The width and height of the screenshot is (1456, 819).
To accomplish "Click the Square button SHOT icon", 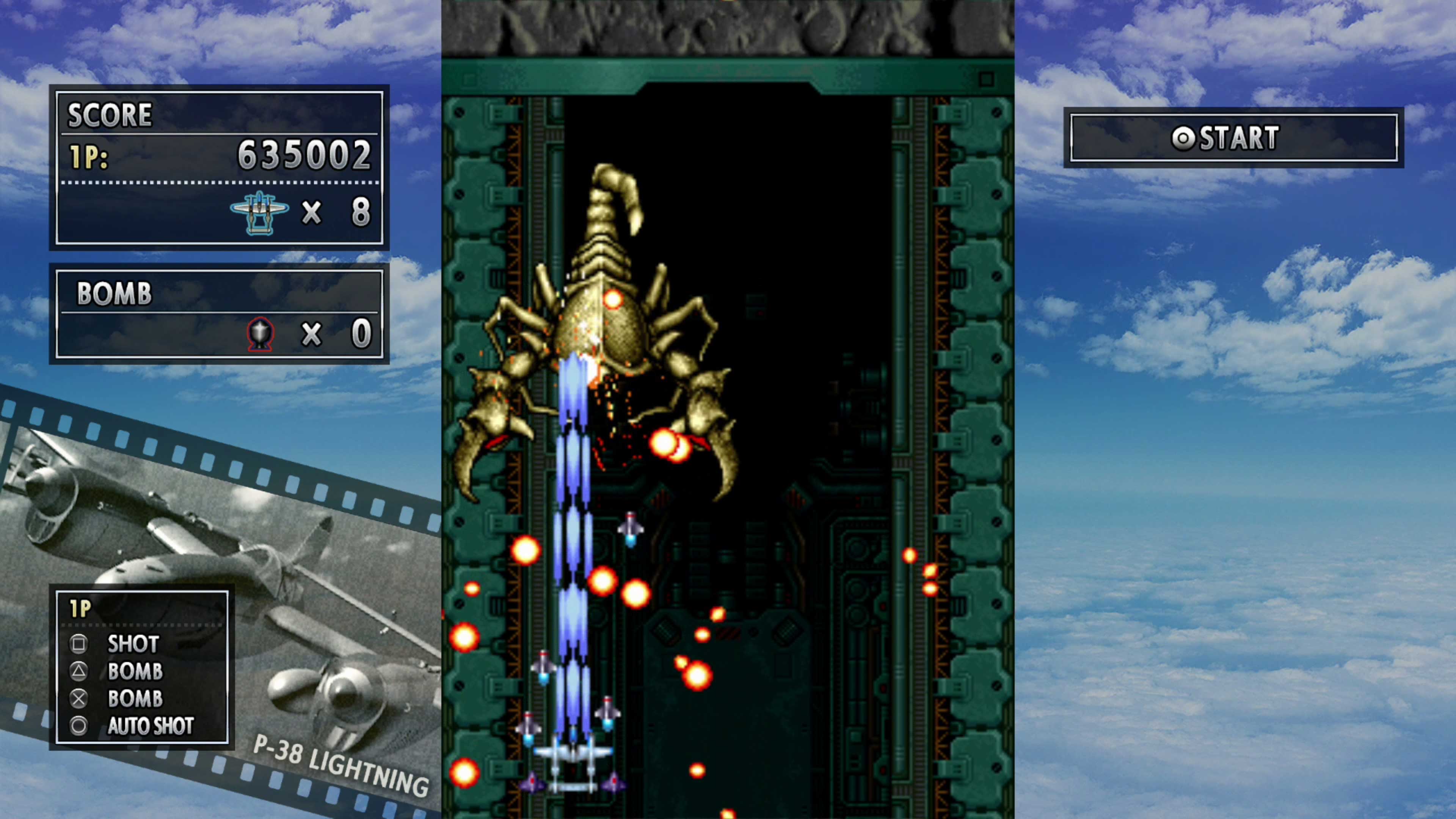I will coord(80,644).
